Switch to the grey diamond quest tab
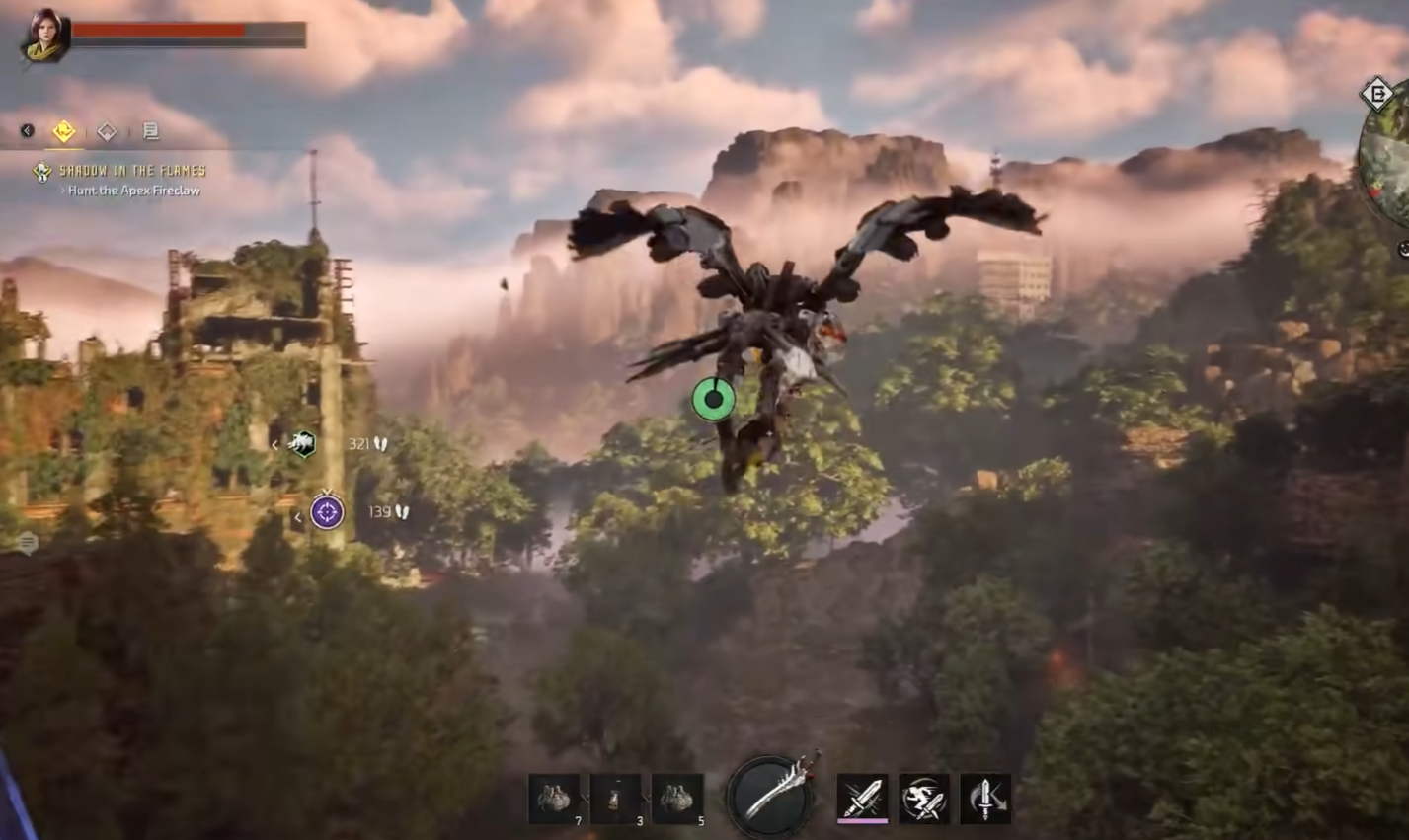This screenshot has width=1409, height=840. coord(107,131)
